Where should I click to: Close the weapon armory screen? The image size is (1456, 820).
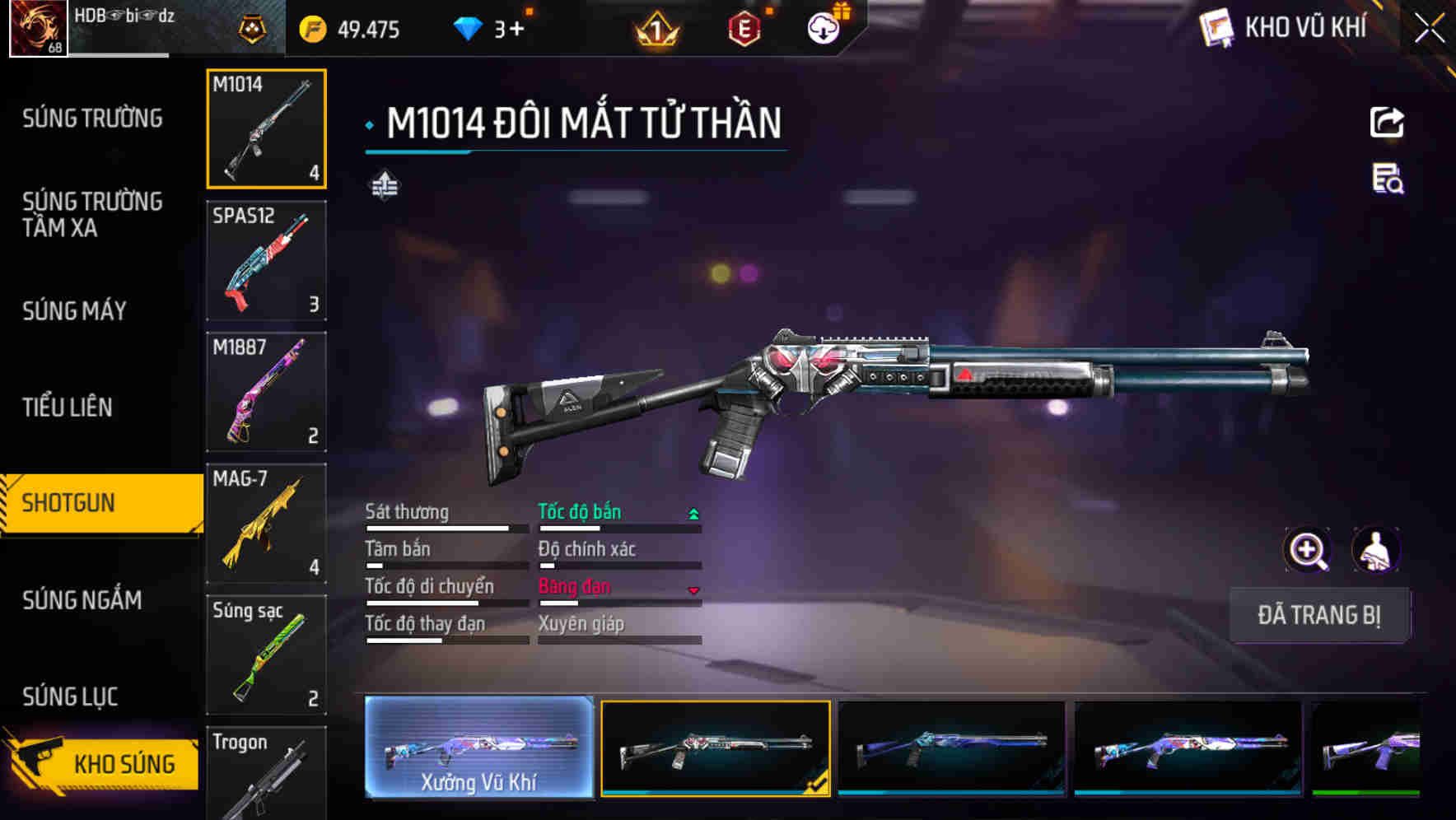(1430, 29)
